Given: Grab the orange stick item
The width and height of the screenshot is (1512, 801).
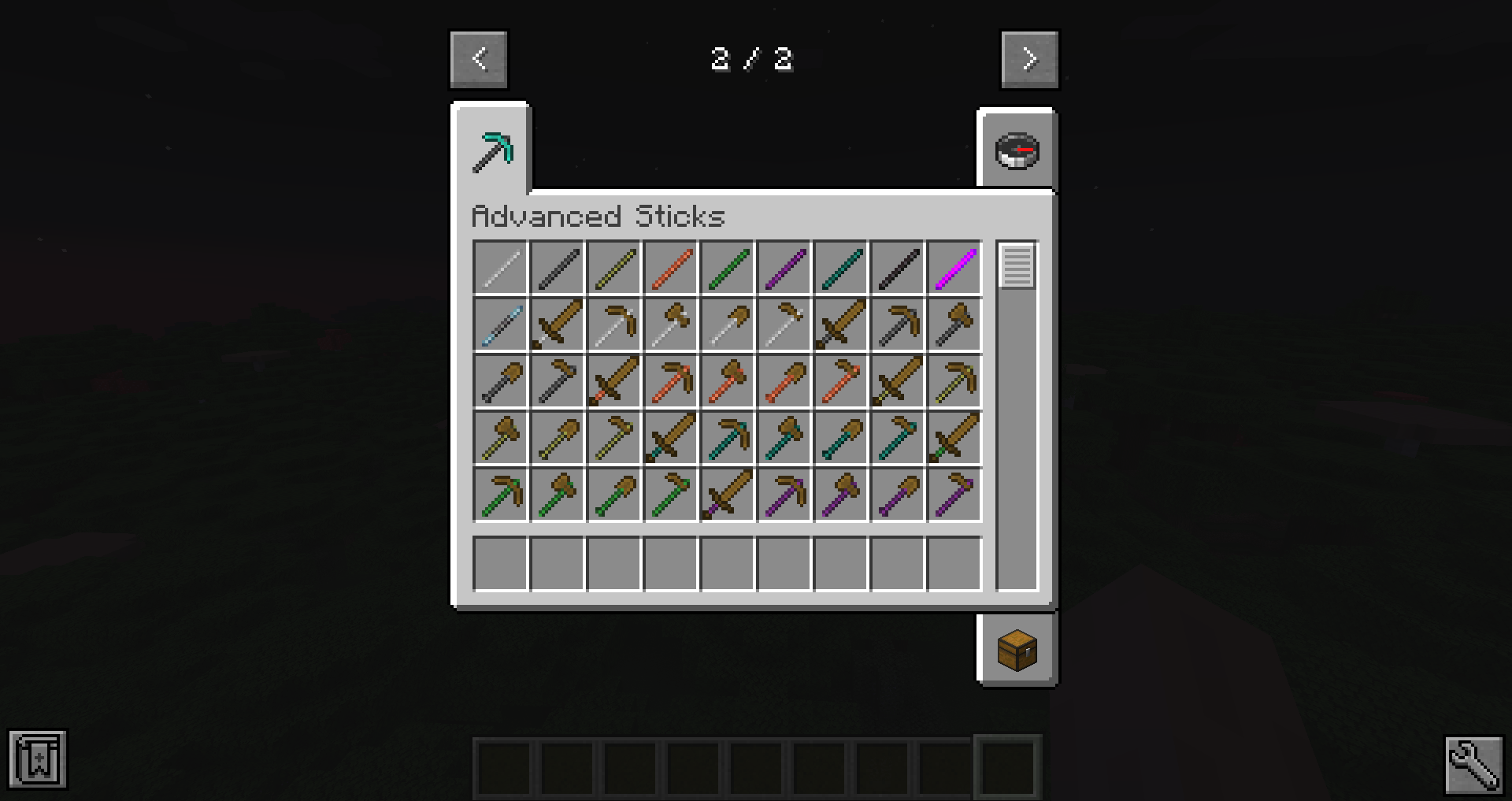Looking at the screenshot, I should click(671, 268).
